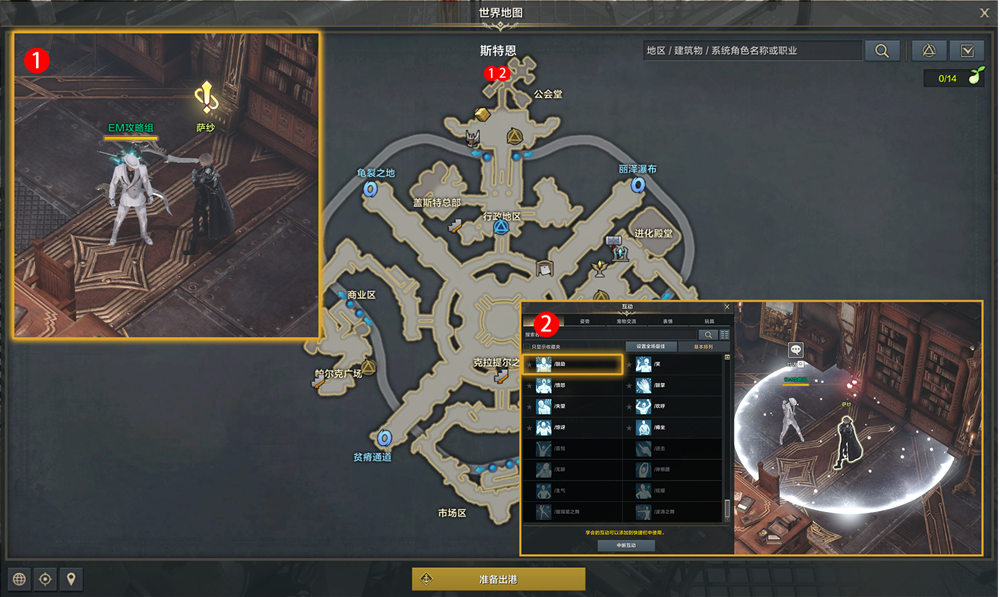Viewport: 1000px width, 597px height.
Task: Click the 帕尔克广场 triport marker
Action: pos(368,367)
